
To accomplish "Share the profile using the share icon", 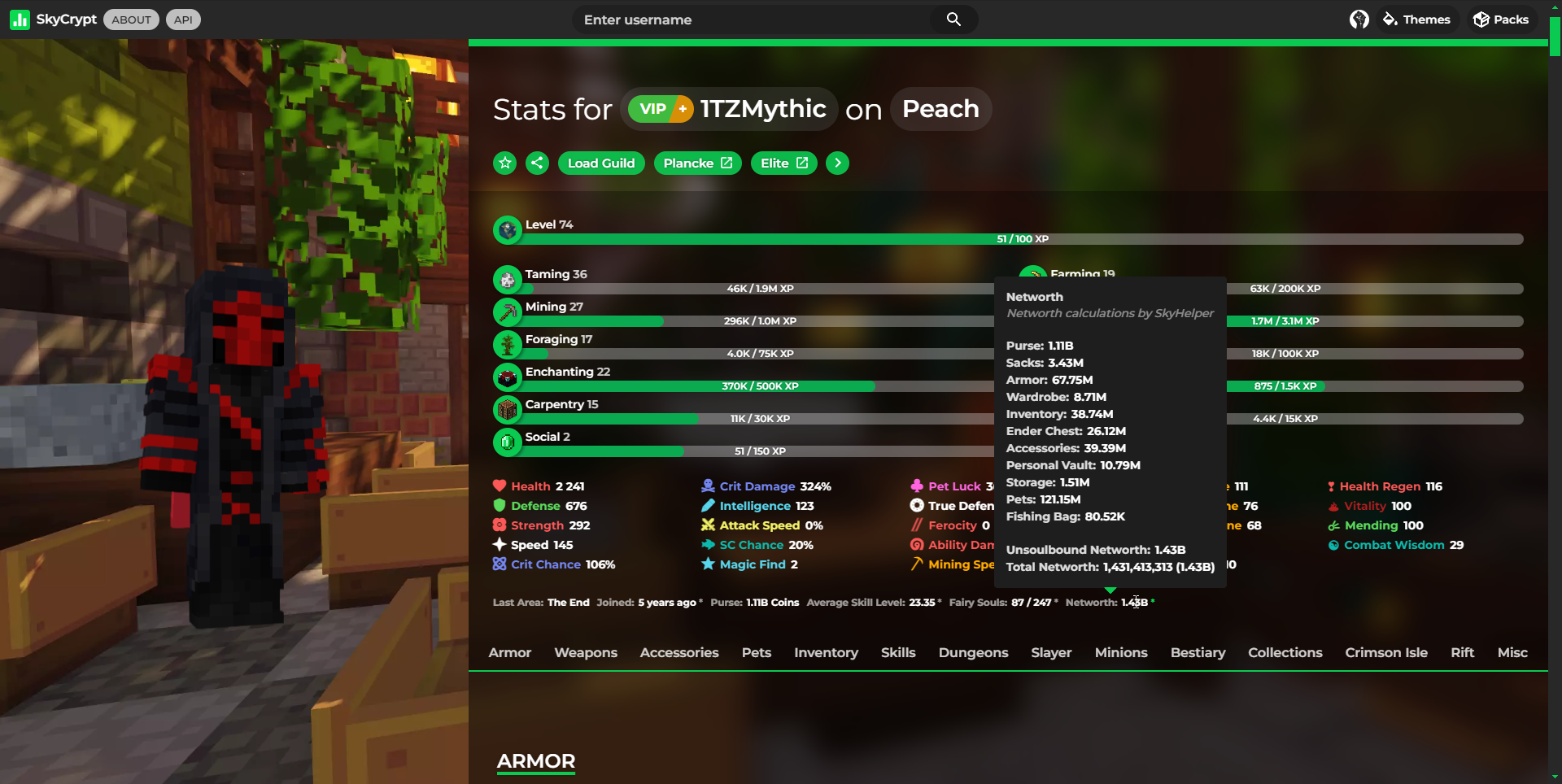I will pos(537,163).
